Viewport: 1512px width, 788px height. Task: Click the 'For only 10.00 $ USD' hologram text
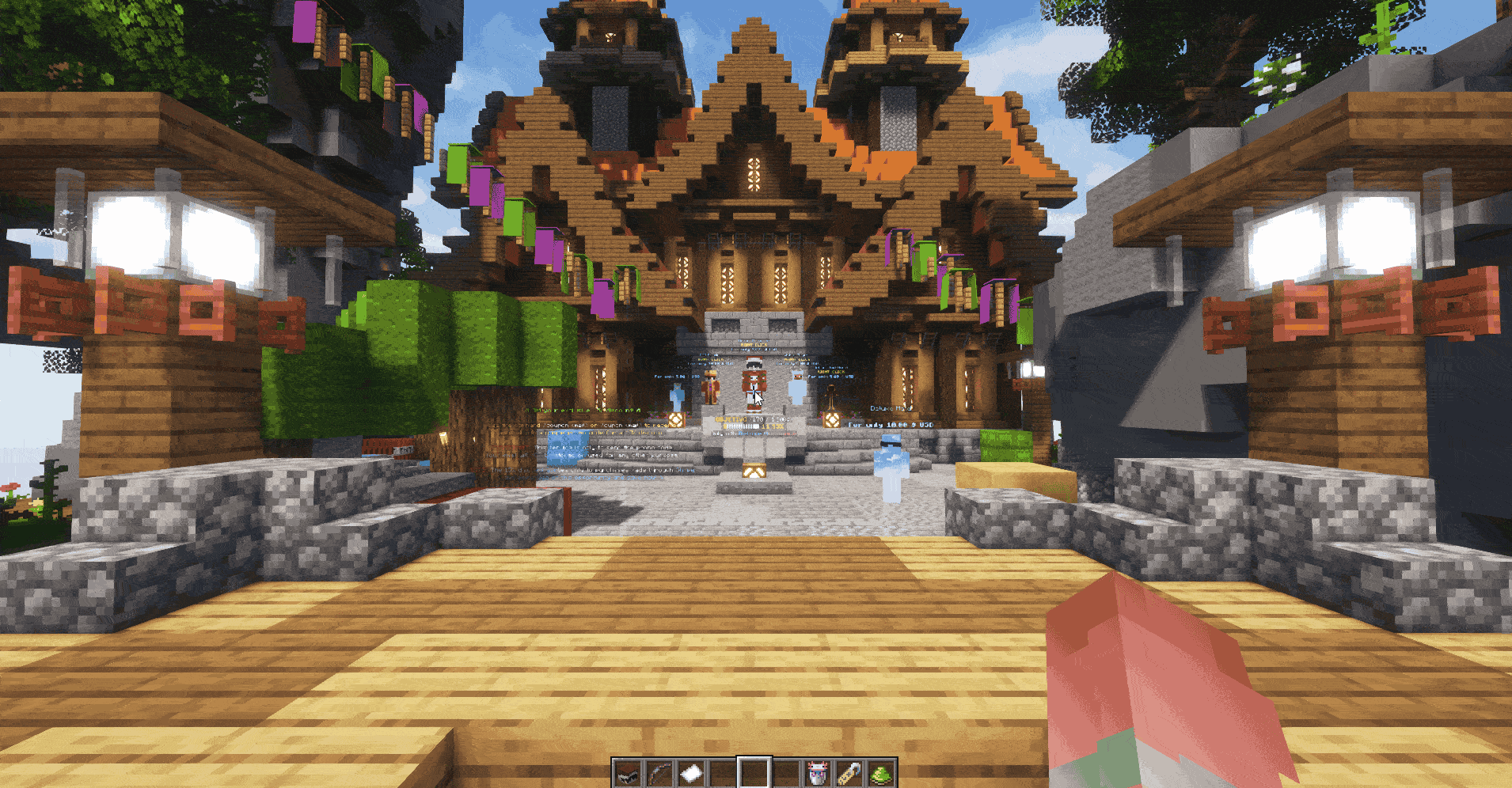pos(890,425)
